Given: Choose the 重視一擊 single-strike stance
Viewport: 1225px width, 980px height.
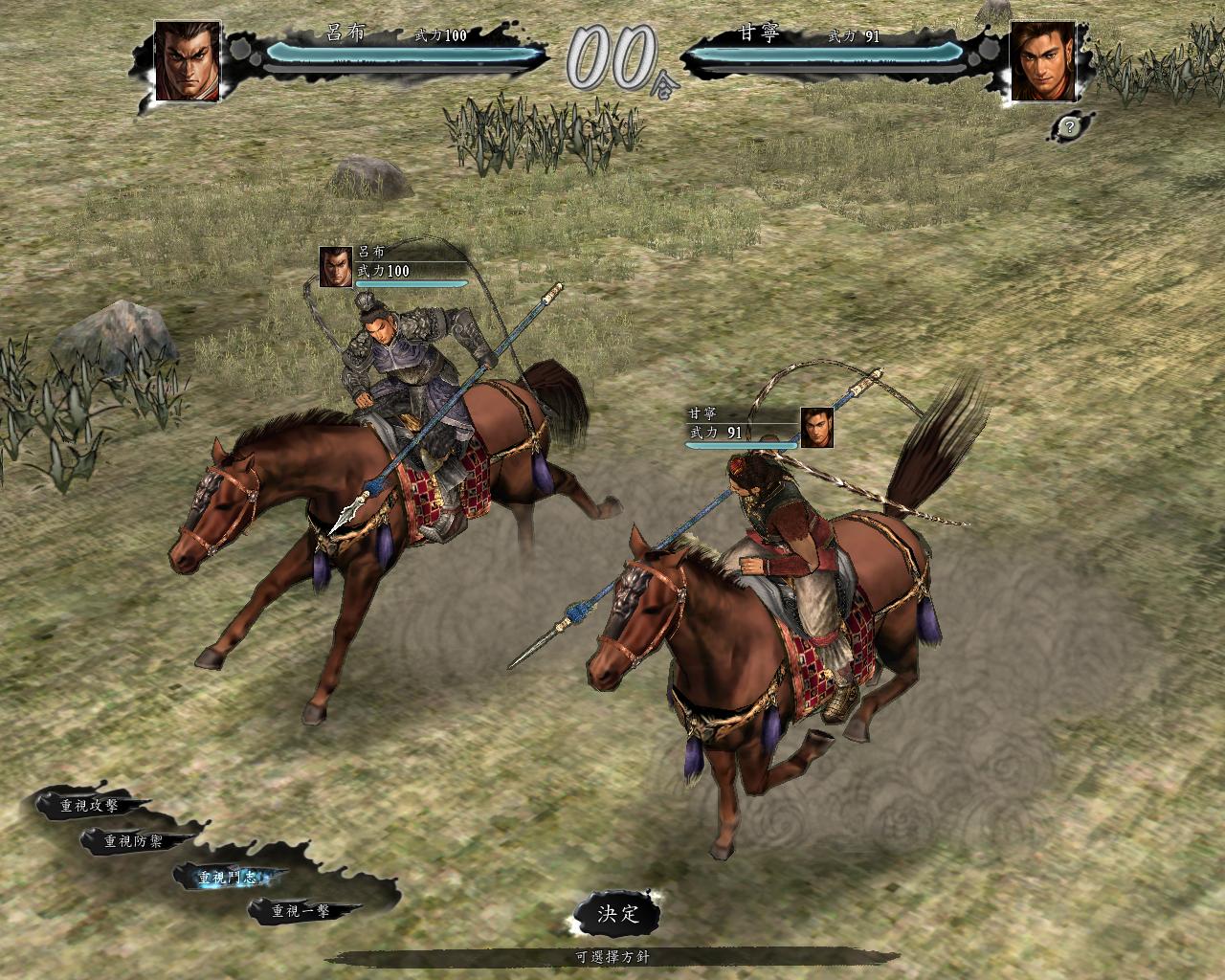Looking at the screenshot, I should coord(301,911).
